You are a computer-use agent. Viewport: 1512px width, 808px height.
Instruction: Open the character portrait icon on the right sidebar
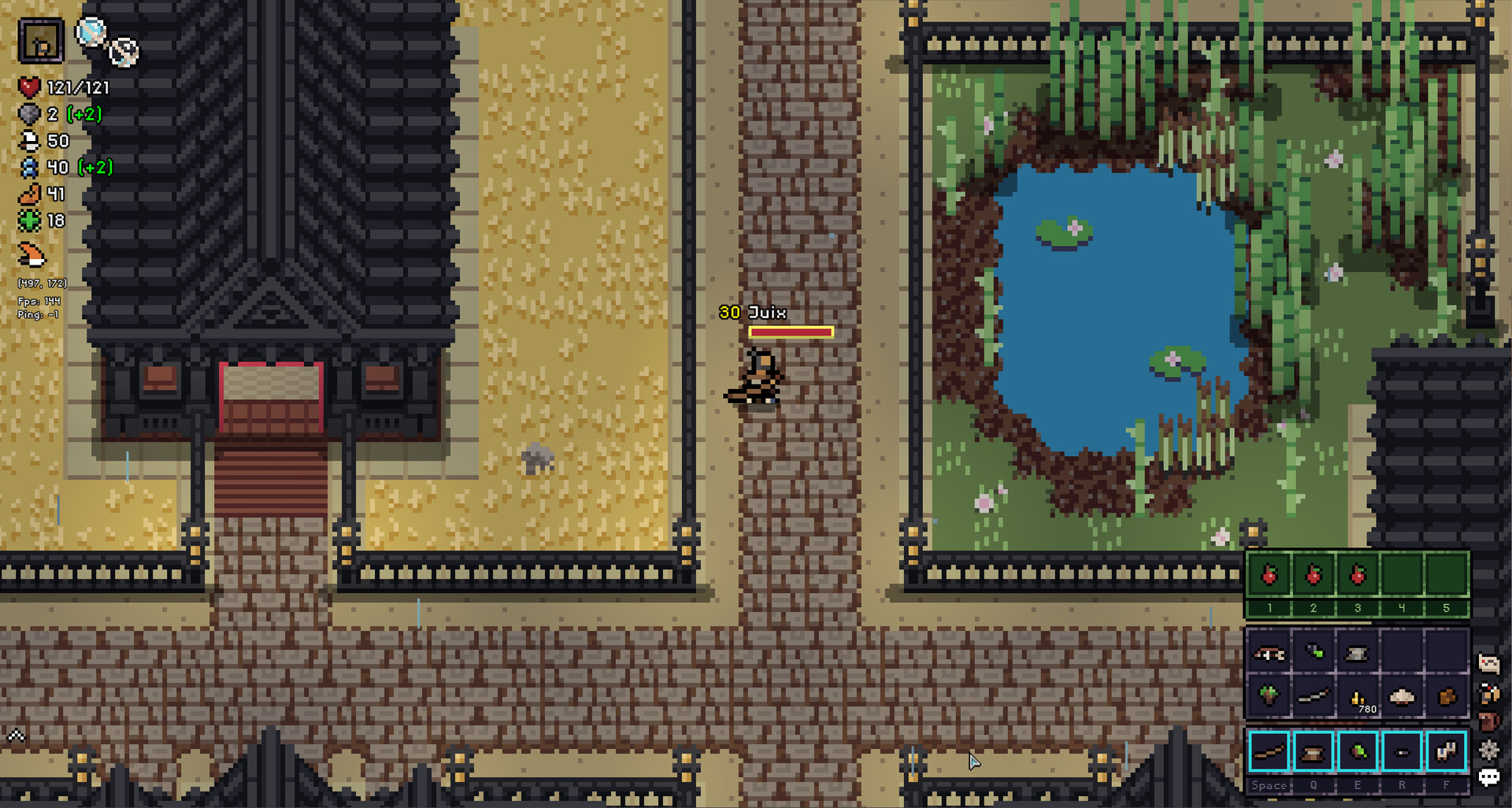point(1488,693)
